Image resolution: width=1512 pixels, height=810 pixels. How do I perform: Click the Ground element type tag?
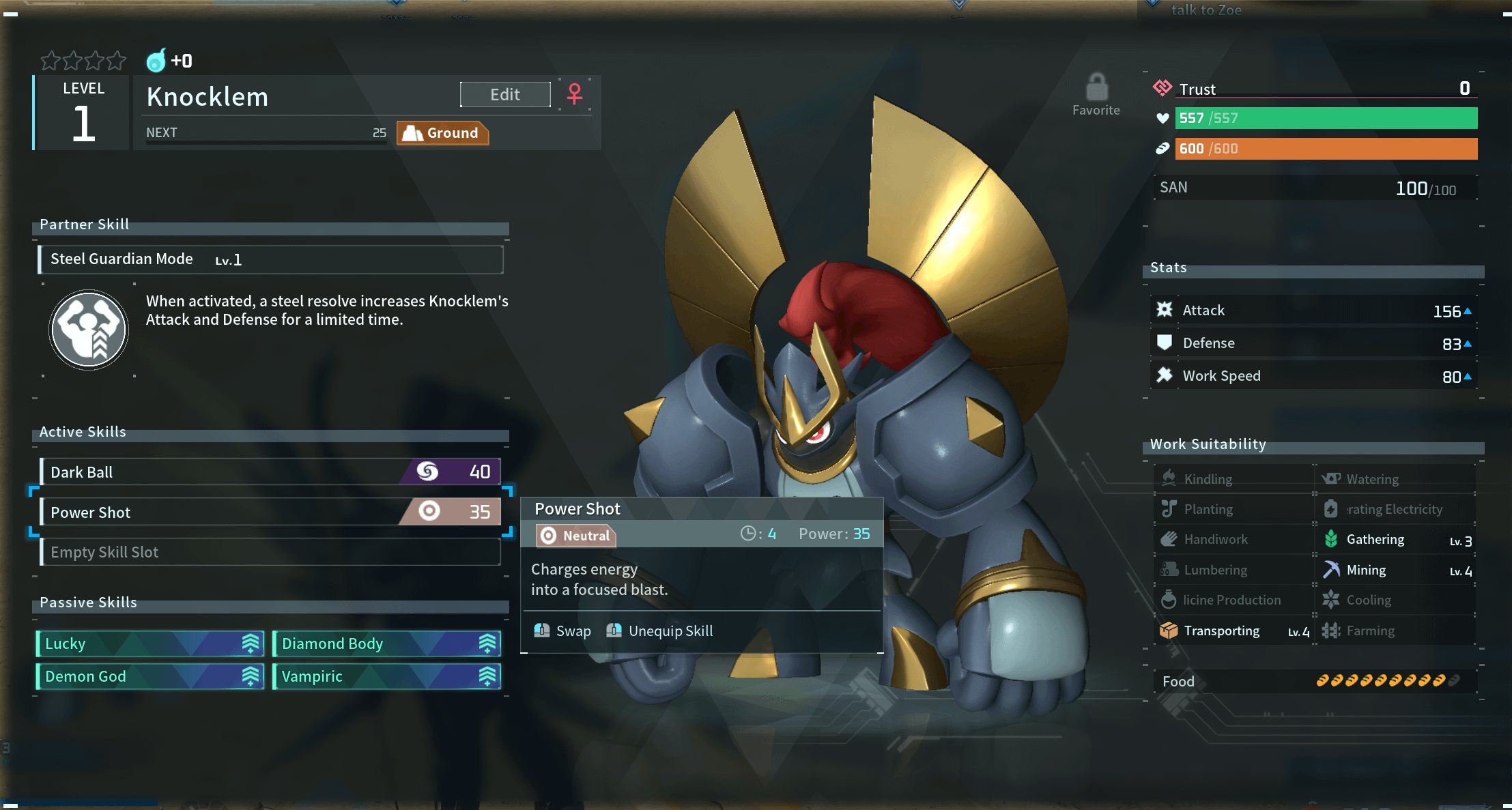(x=442, y=133)
